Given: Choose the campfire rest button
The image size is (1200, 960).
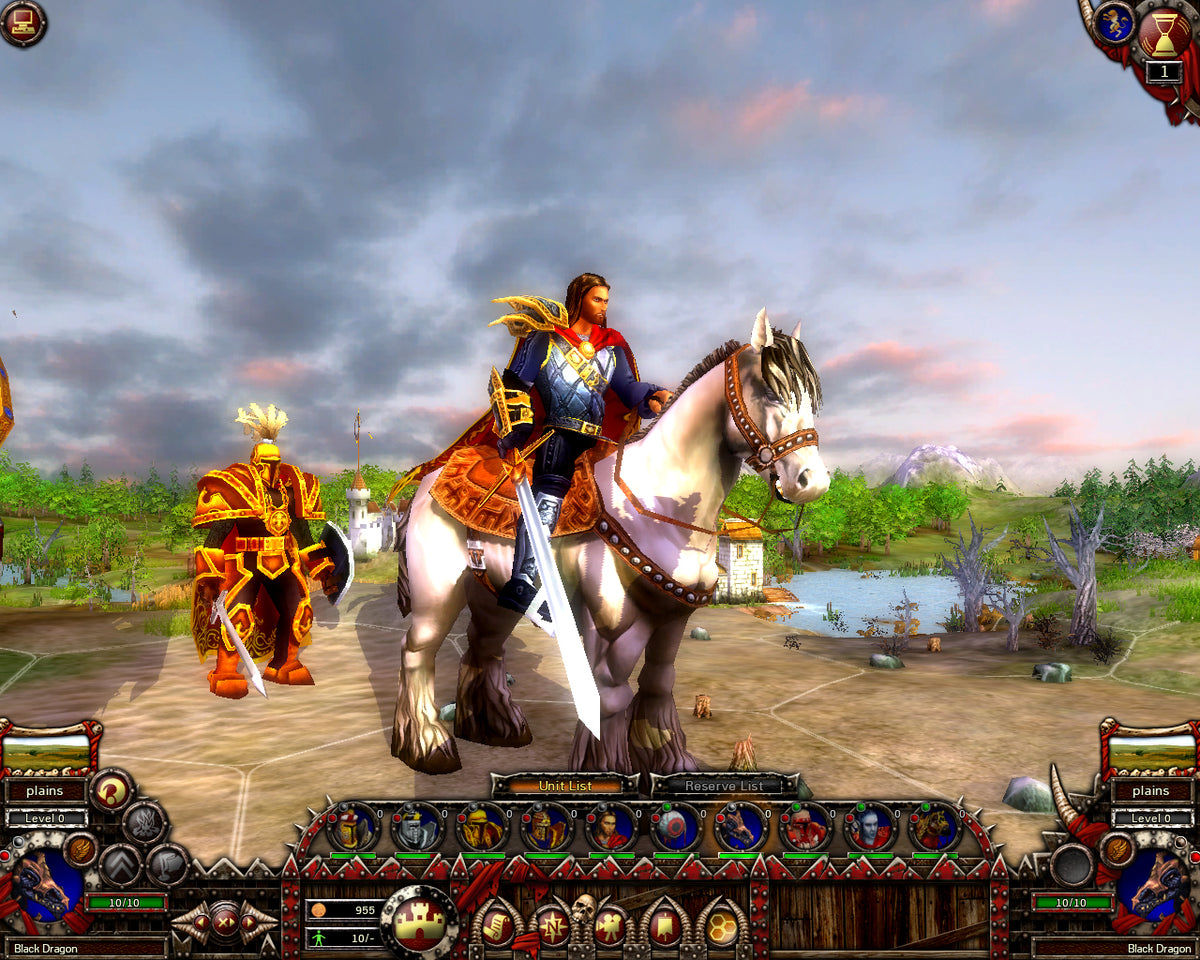Looking at the screenshot, I should (x=144, y=823).
